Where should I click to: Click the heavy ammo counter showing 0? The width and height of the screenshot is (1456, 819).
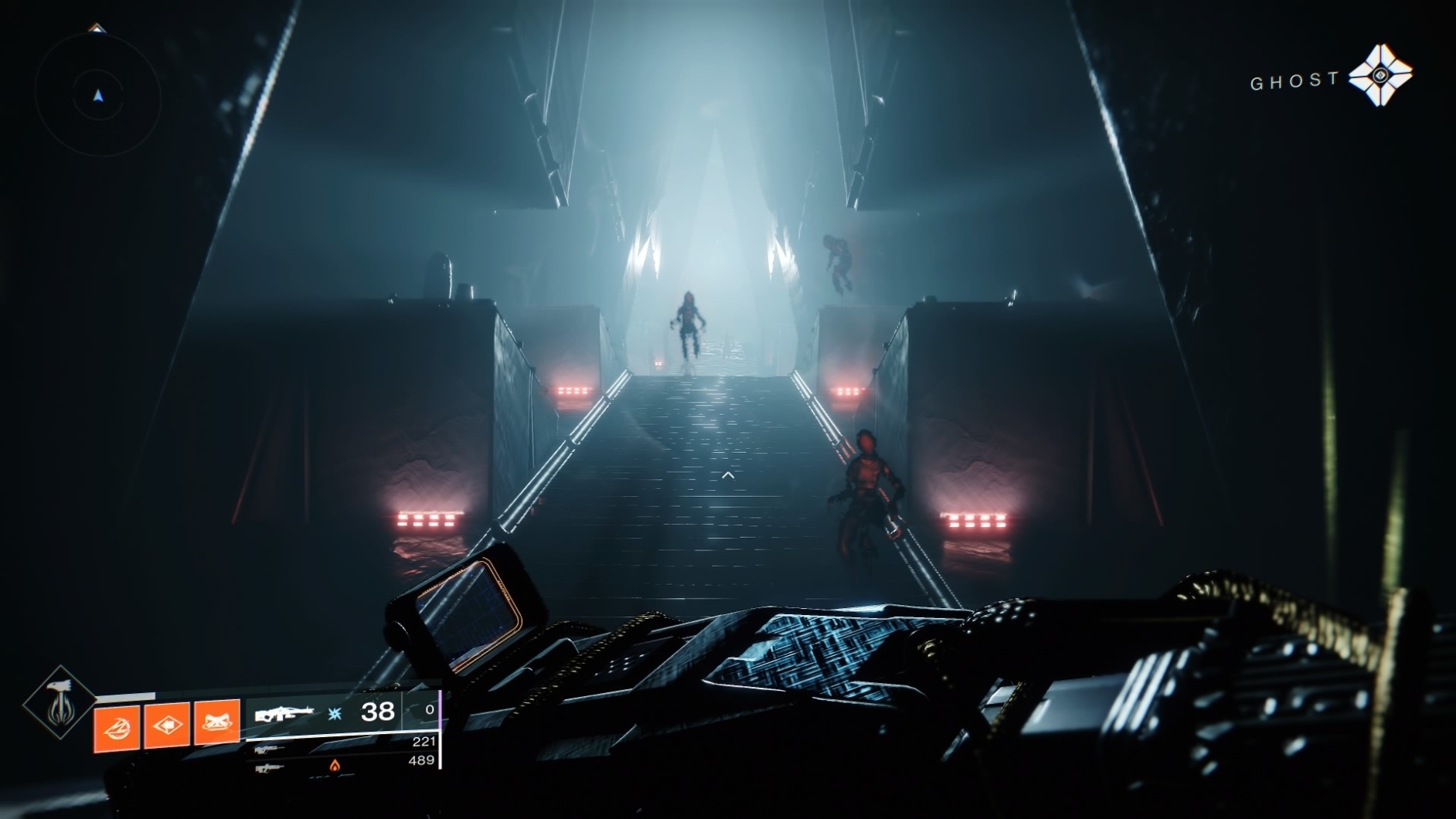(x=430, y=710)
